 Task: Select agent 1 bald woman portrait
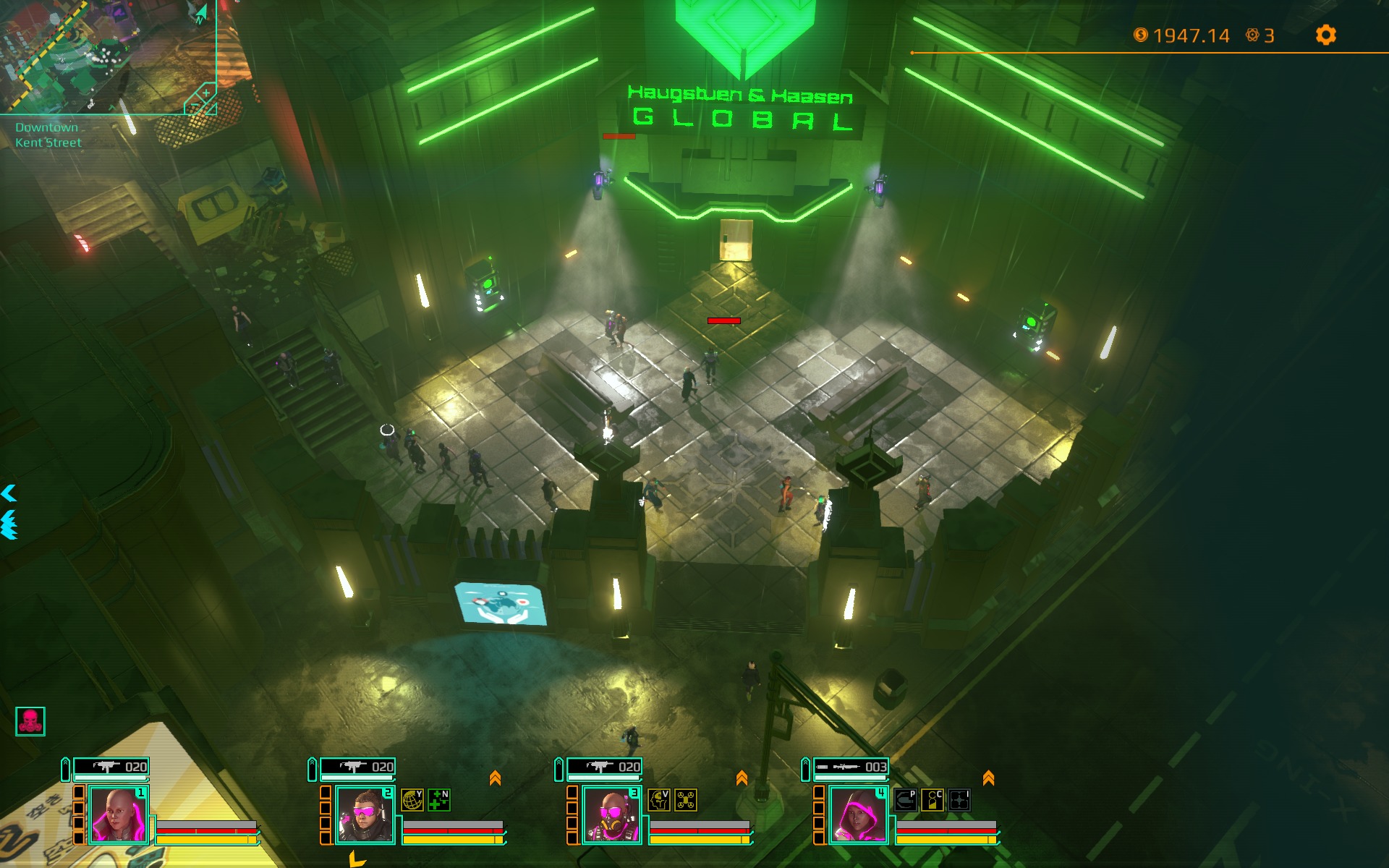pyautogui.click(x=119, y=815)
